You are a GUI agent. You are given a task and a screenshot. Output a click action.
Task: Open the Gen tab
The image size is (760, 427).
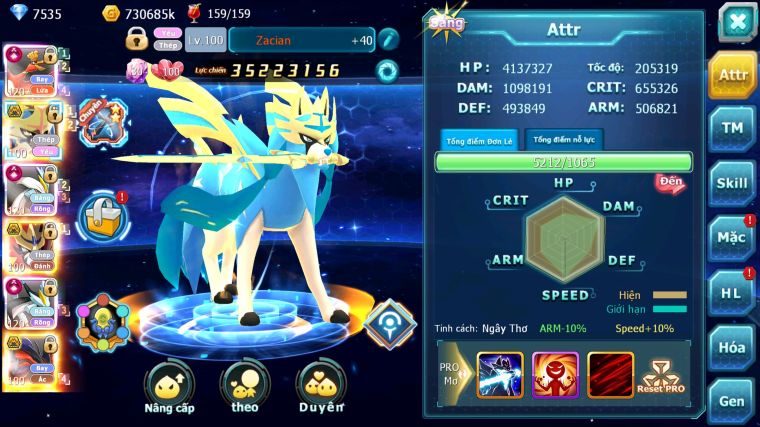pyautogui.click(x=732, y=401)
